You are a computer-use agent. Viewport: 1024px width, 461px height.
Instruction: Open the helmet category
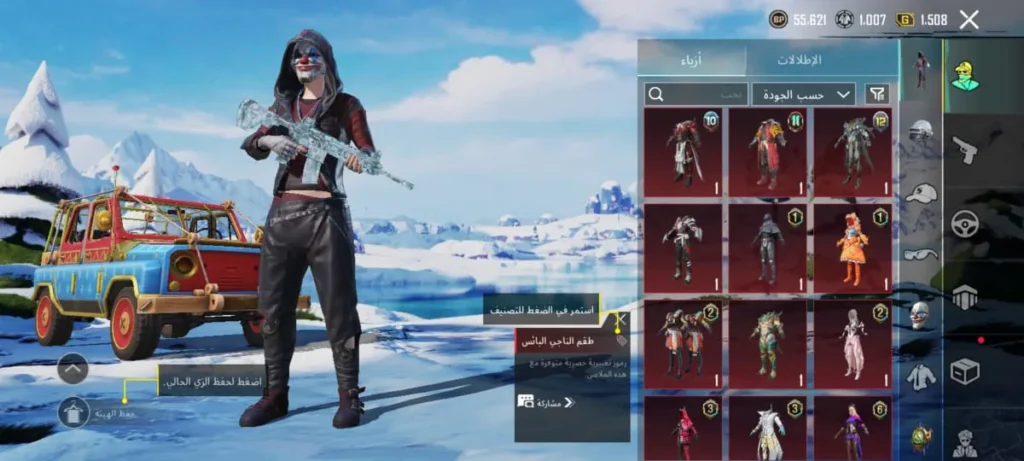[x=921, y=131]
